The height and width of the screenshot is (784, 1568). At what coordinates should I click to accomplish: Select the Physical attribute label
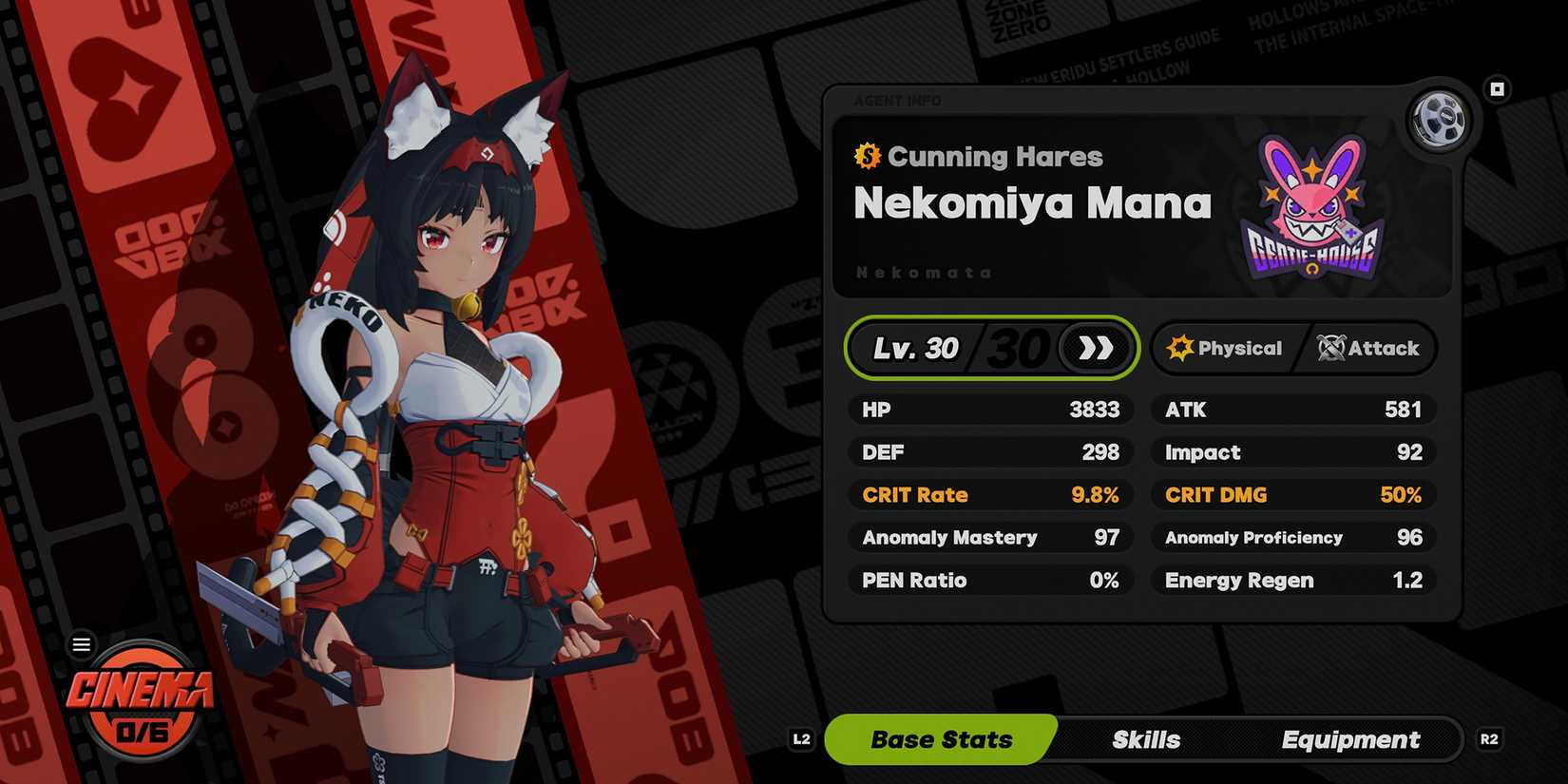click(x=1225, y=348)
